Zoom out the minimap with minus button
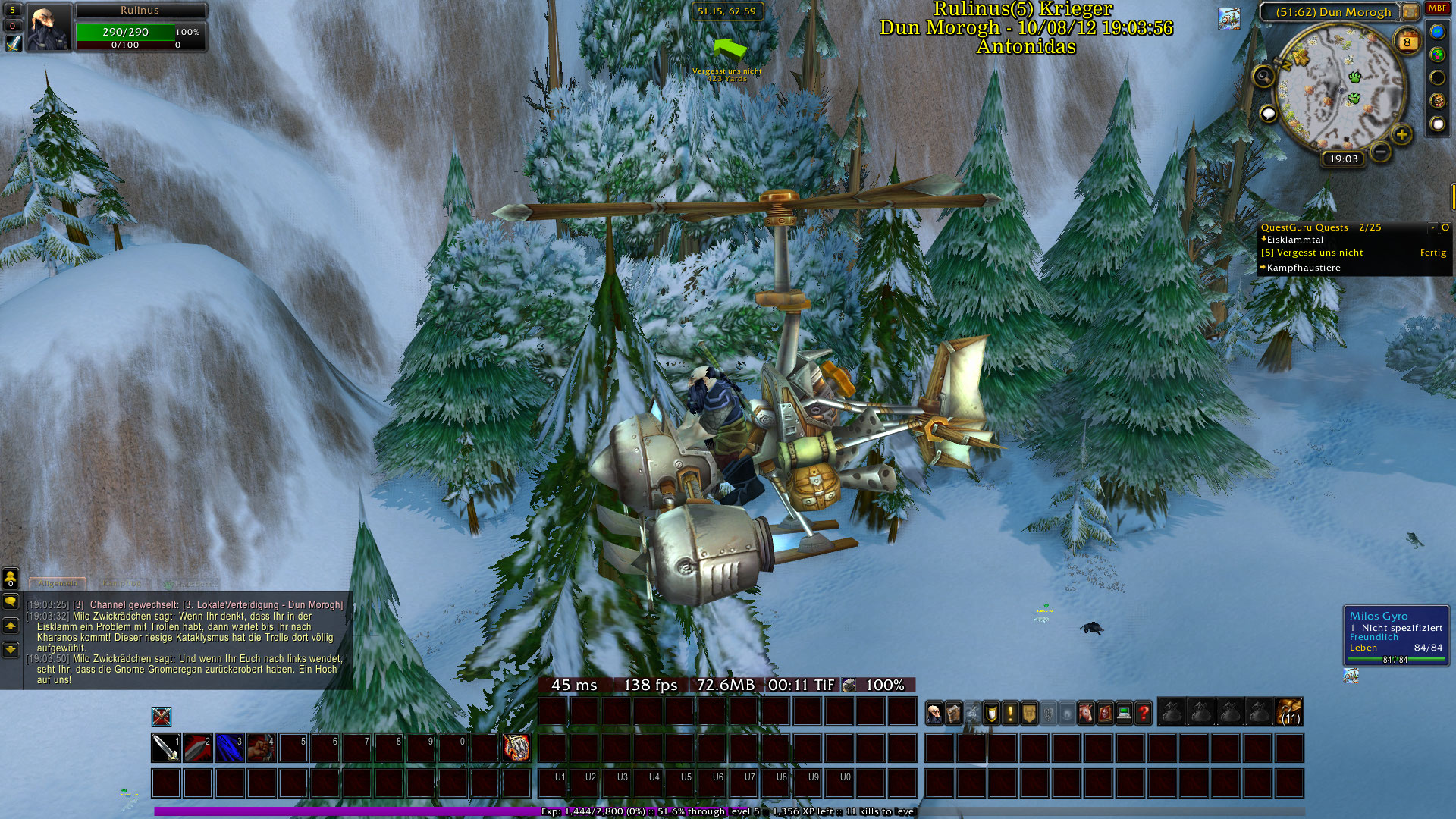Screen dimensions: 1456x819 [x=1381, y=152]
